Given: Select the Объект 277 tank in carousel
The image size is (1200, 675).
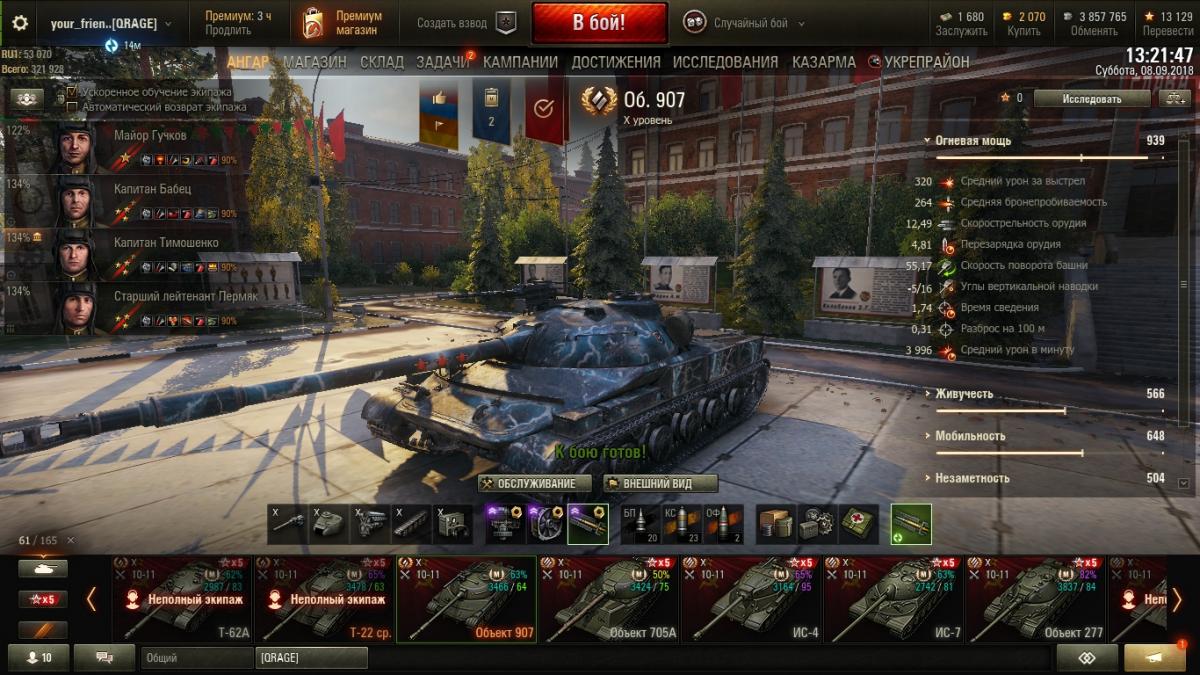Looking at the screenshot, I should tap(1035, 599).
